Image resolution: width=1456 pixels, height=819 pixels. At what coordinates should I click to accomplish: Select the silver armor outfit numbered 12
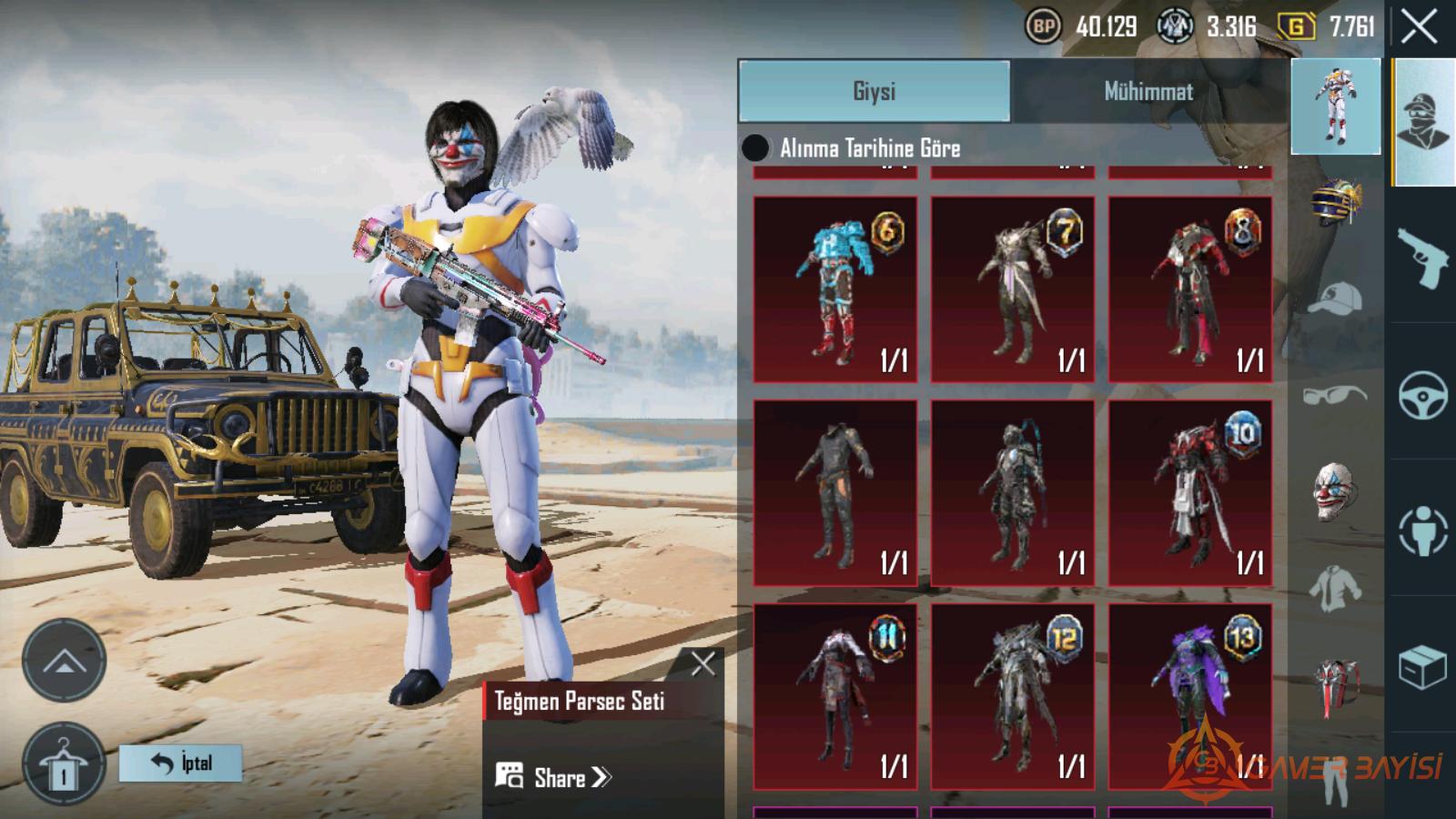click(x=1012, y=696)
